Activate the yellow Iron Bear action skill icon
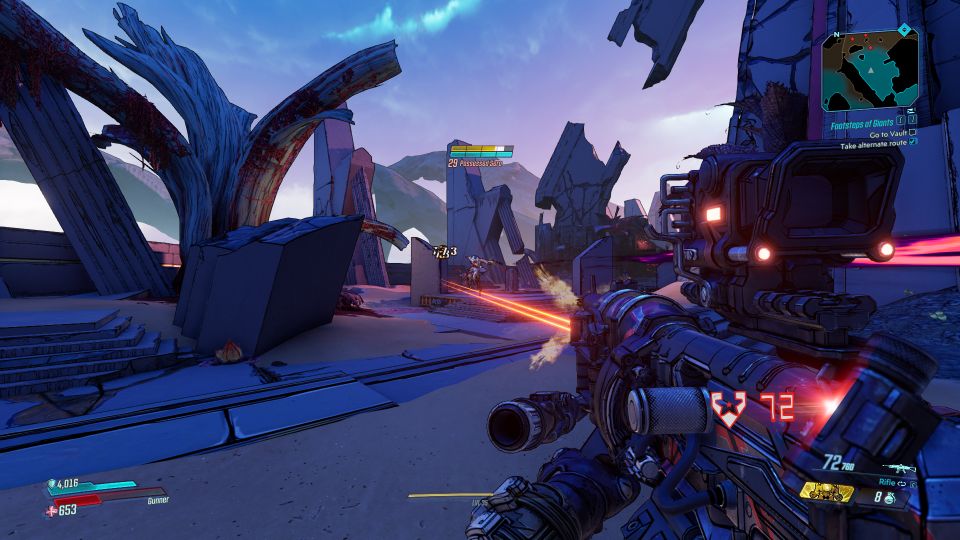The height and width of the screenshot is (540, 960). click(826, 492)
